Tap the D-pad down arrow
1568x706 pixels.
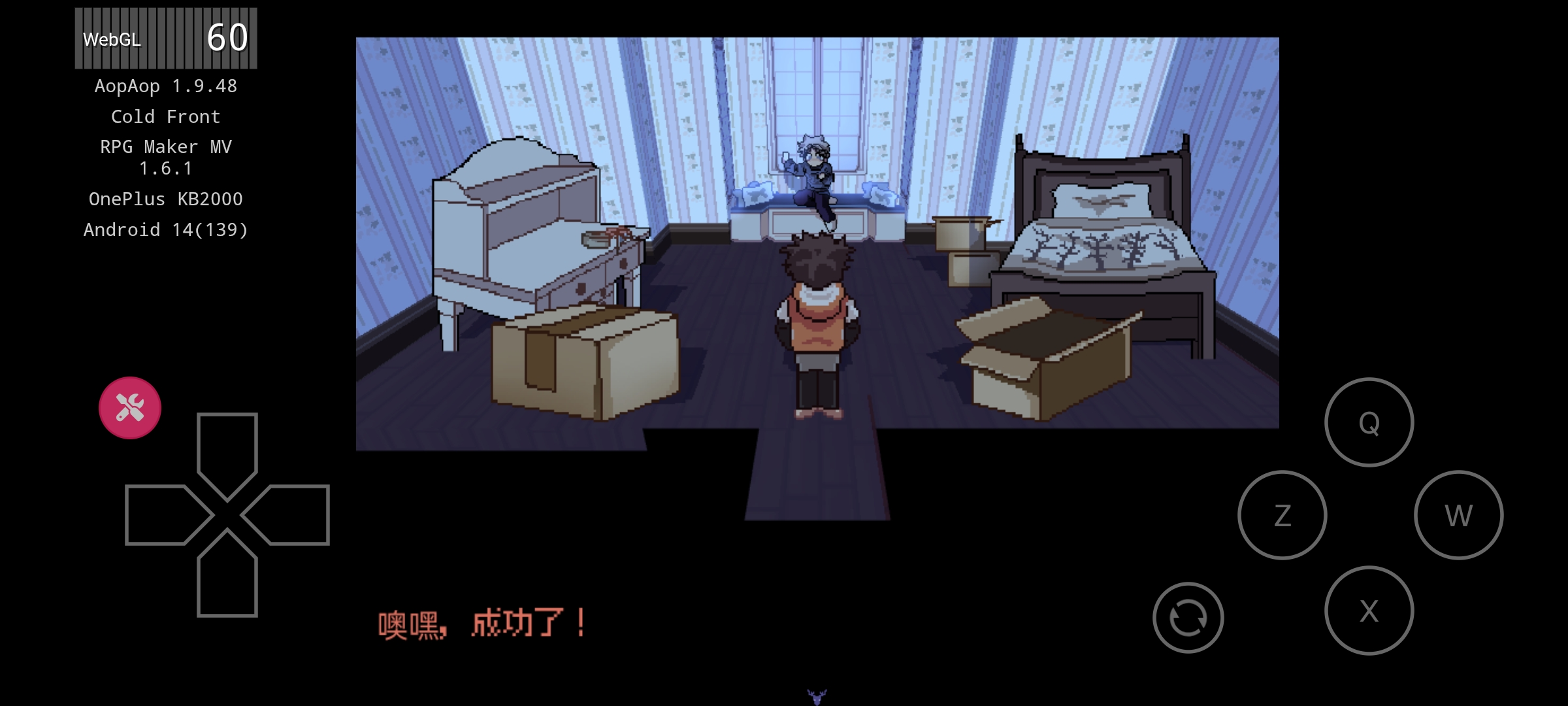227,579
